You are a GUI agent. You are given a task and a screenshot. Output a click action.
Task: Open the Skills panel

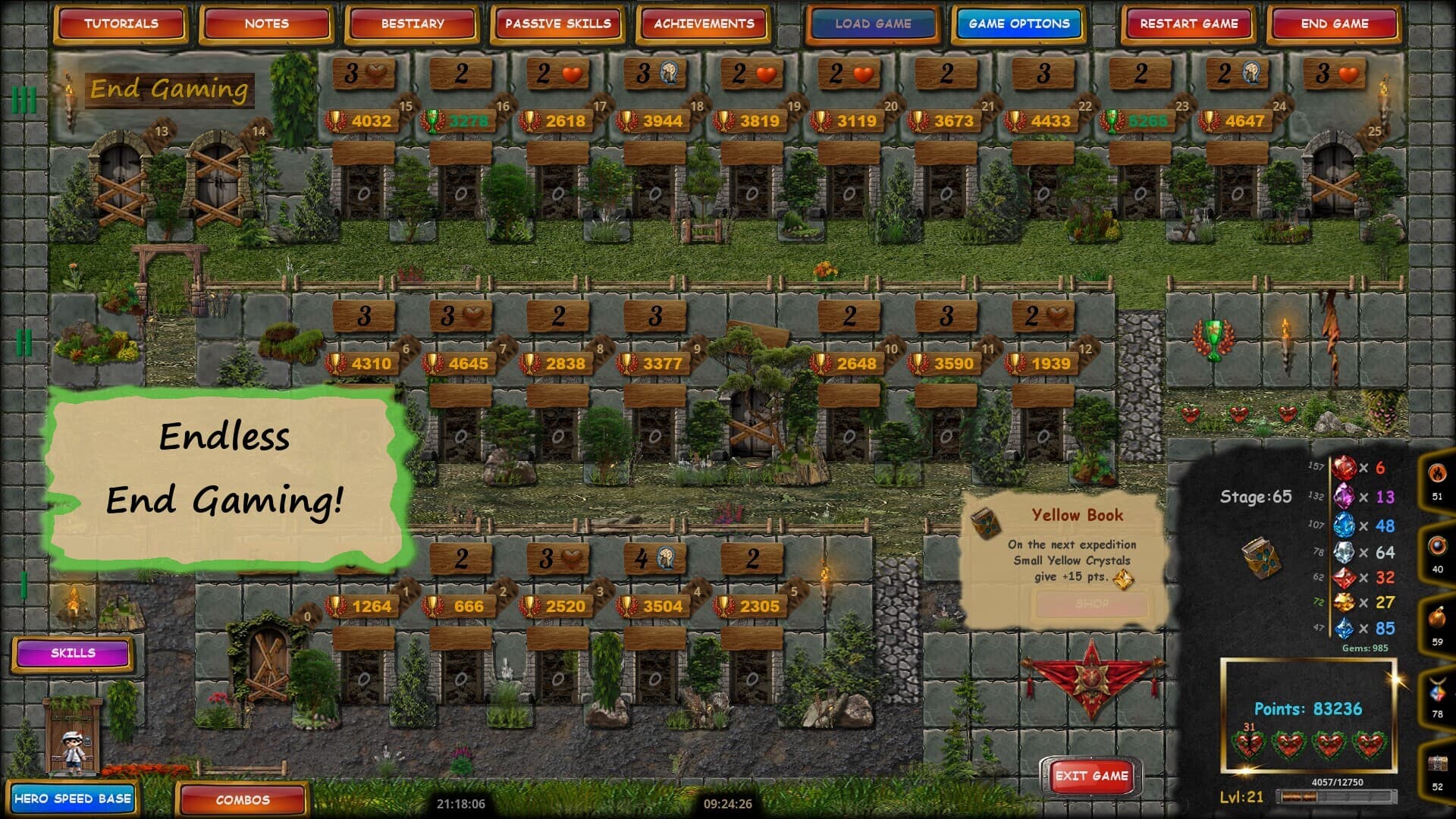tap(74, 652)
